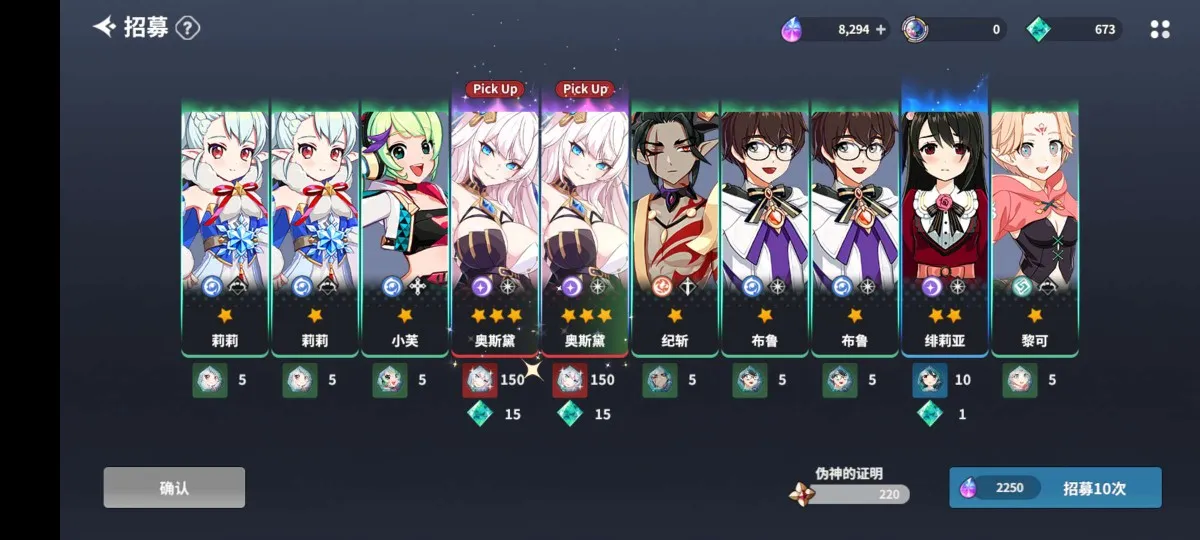1200x540 pixels.
Task: Go back using the arrow beside 招募
Action: point(105,27)
